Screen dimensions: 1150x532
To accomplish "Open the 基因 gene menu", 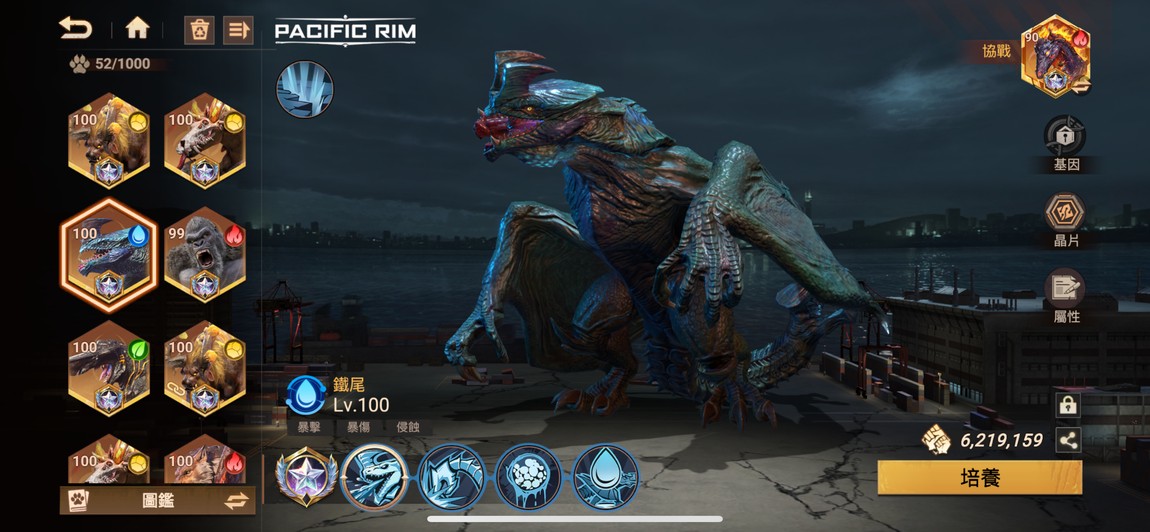I will tap(1065, 143).
